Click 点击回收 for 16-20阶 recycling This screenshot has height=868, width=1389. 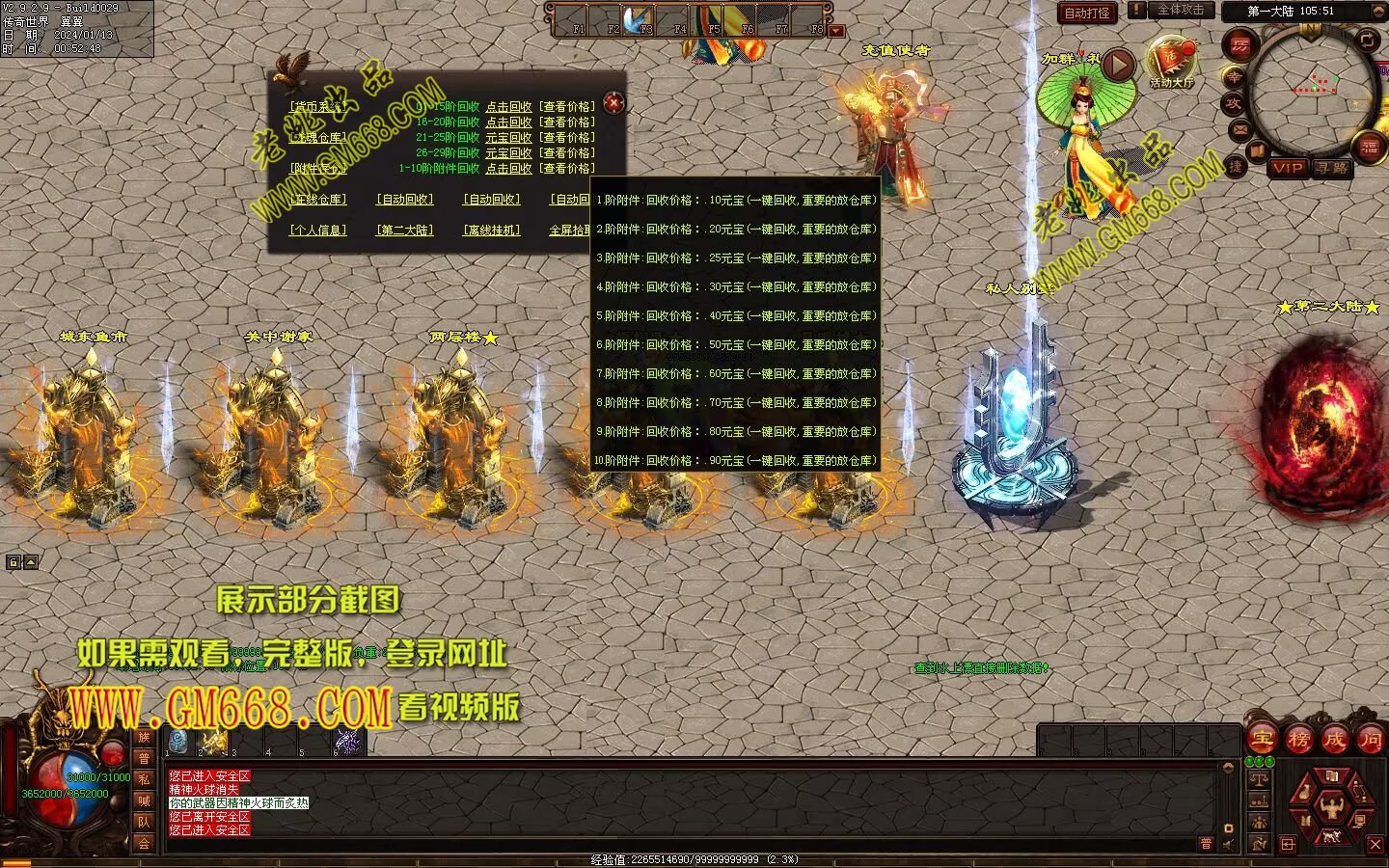508,122
